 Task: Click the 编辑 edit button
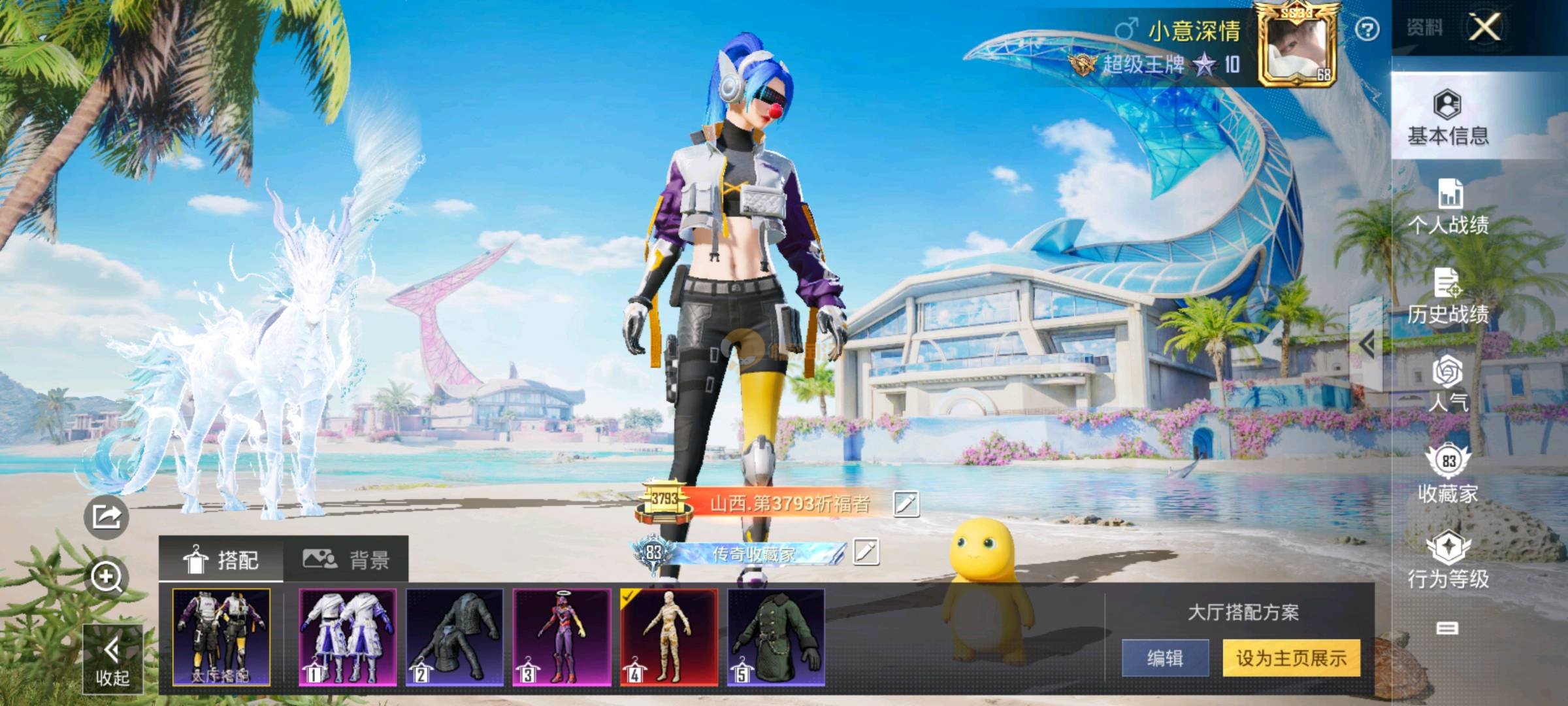1165,658
